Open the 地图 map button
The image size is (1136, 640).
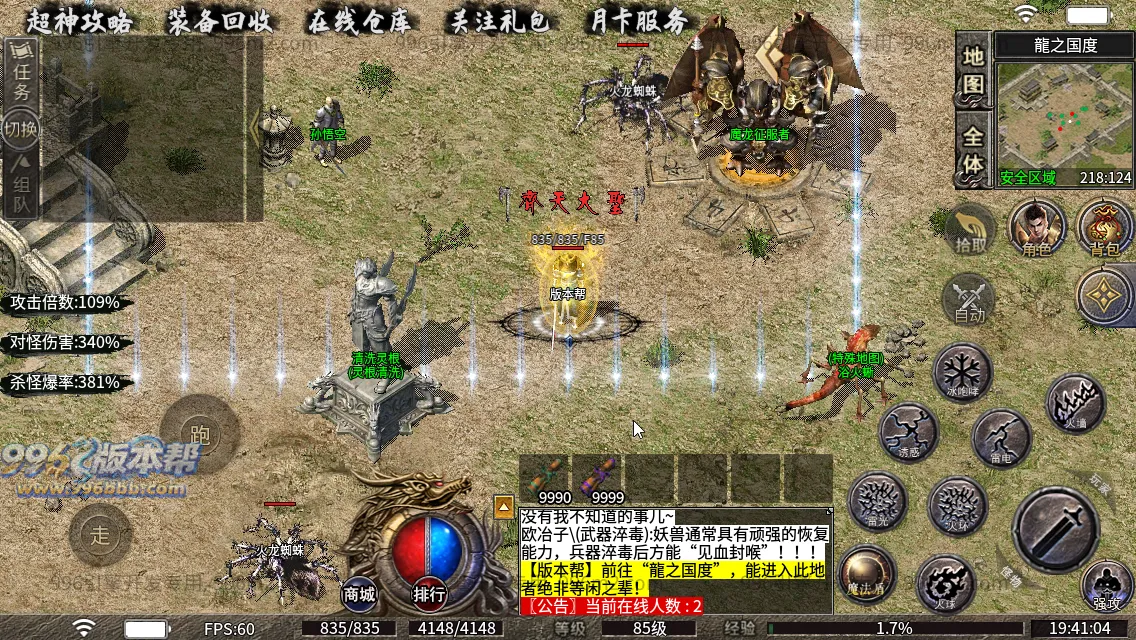973,68
